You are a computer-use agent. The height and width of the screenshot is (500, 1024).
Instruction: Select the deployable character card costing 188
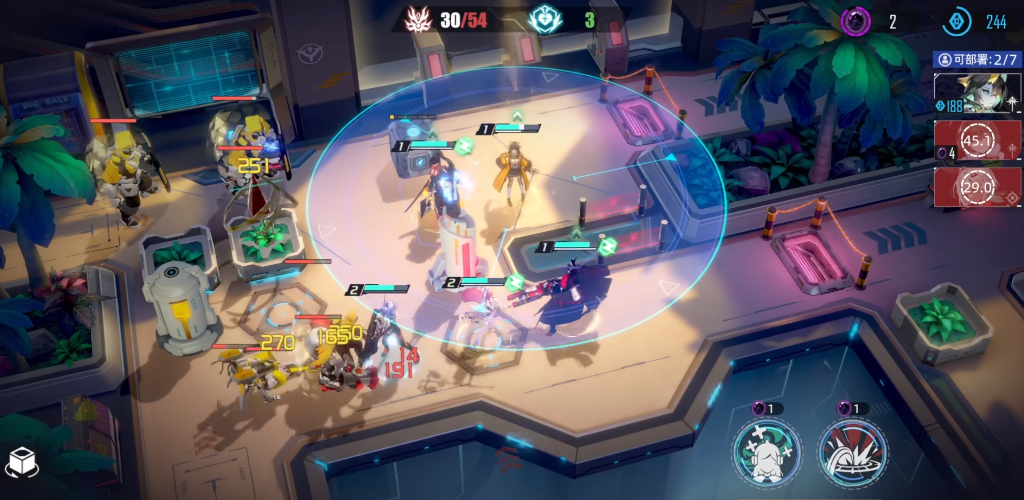[x=977, y=93]
